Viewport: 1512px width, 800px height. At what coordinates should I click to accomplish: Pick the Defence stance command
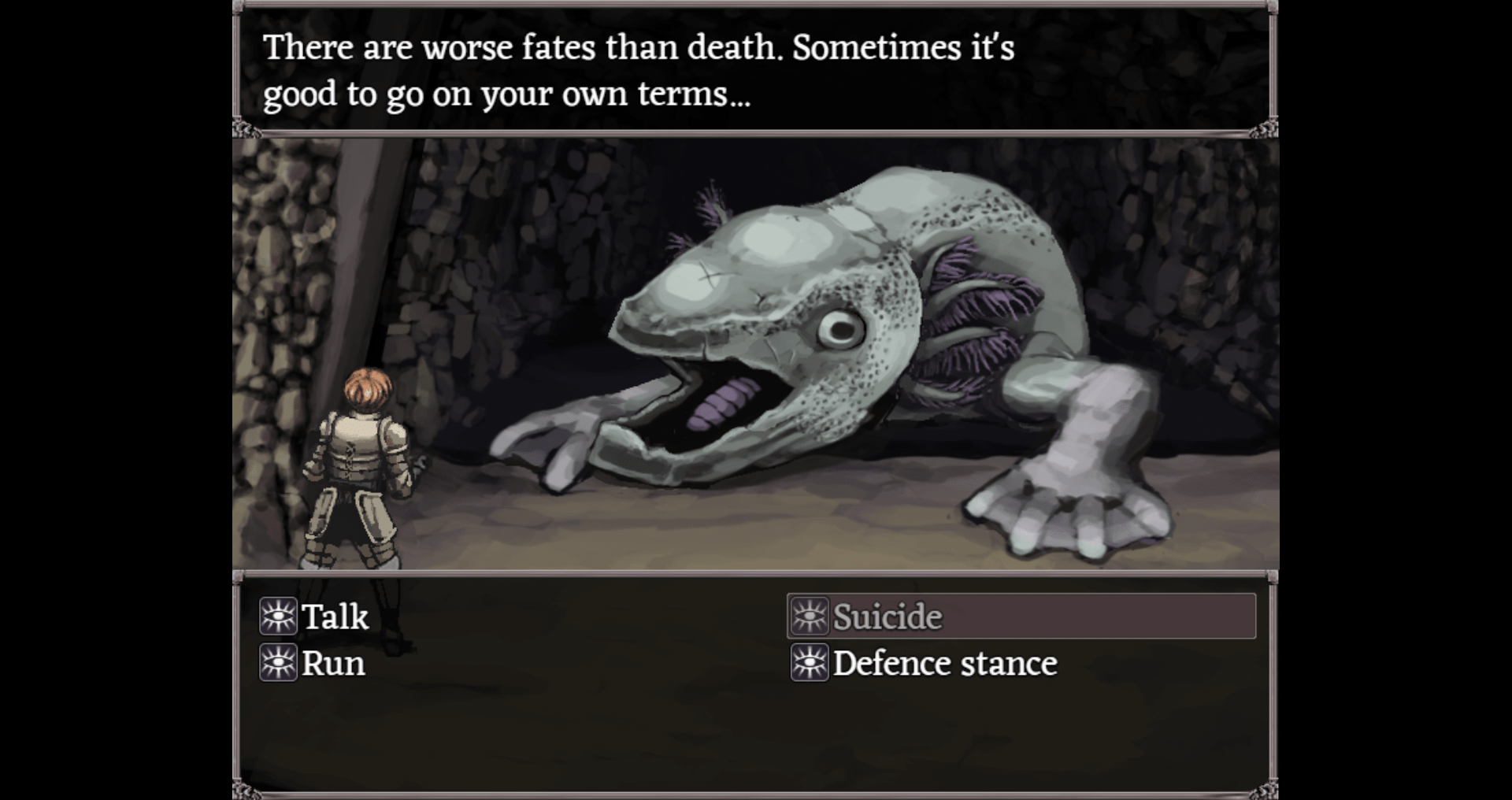(x=944, y=664)
